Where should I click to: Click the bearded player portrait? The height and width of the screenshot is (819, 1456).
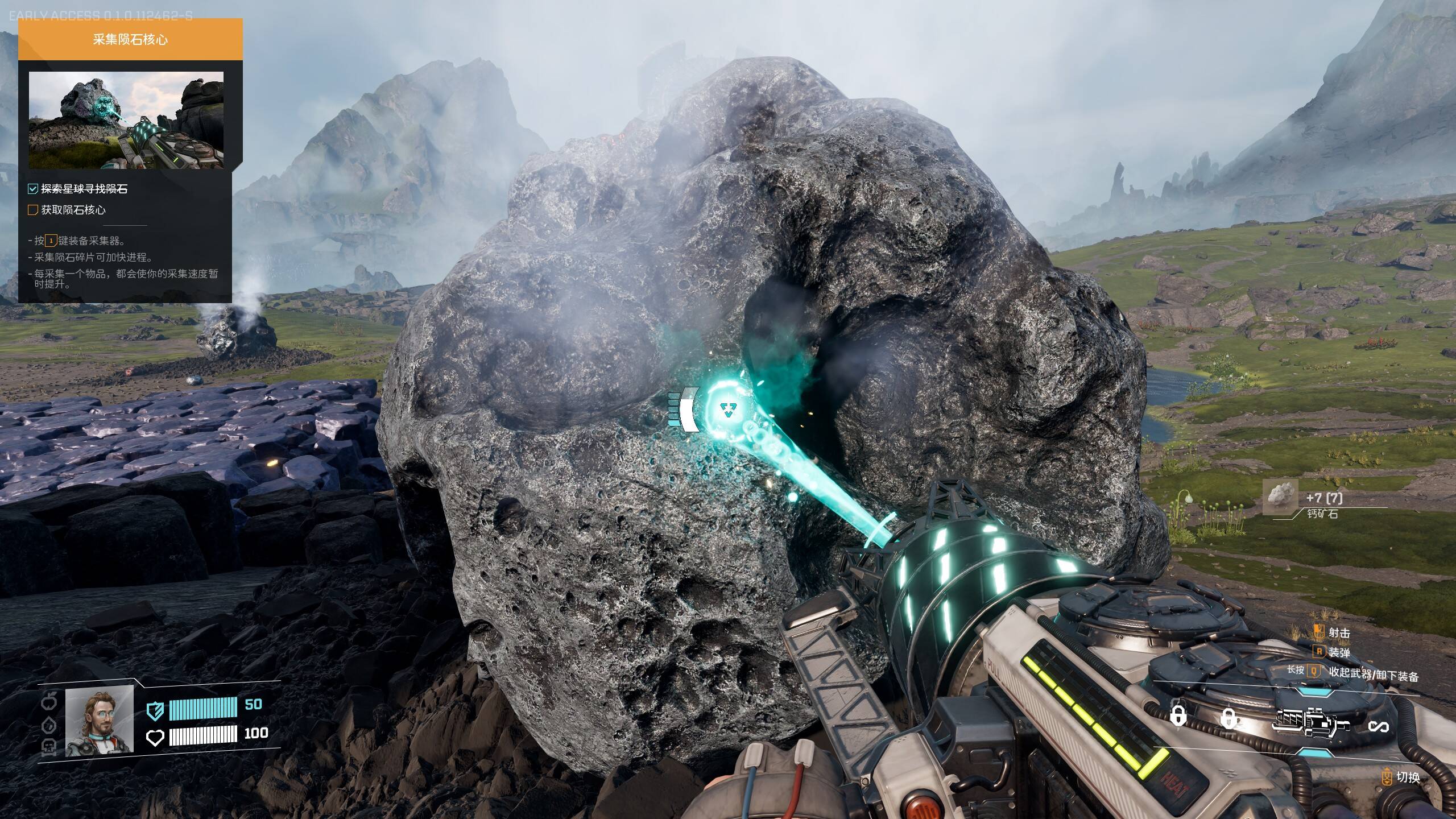100,721
